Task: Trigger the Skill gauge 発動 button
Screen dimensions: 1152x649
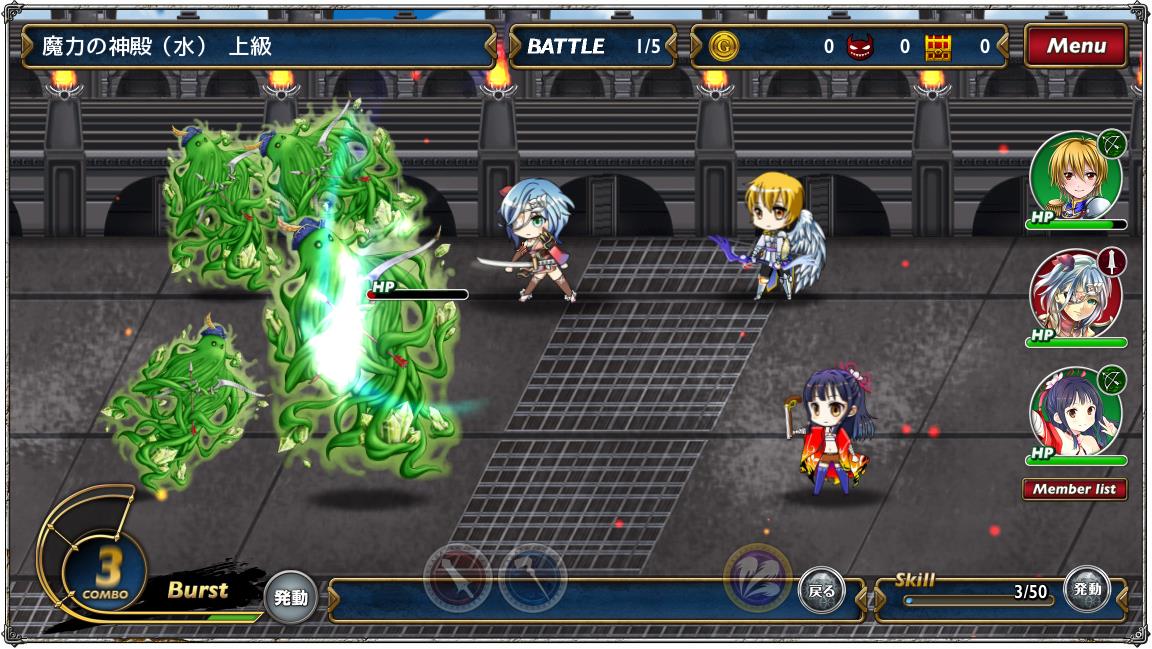Action: 1086,590
